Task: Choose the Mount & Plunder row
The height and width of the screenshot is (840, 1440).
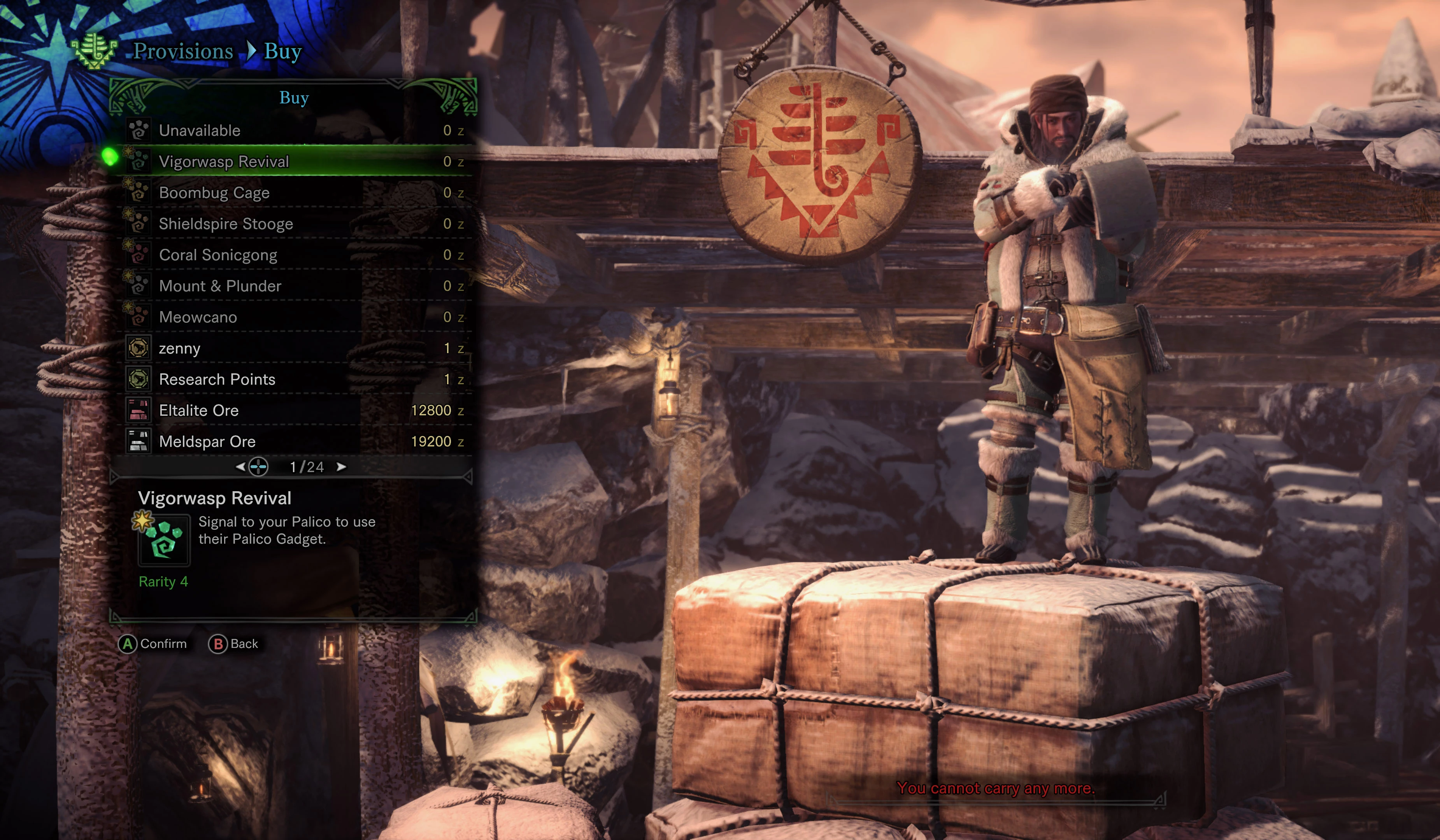Action: click(x=294, y=286)
